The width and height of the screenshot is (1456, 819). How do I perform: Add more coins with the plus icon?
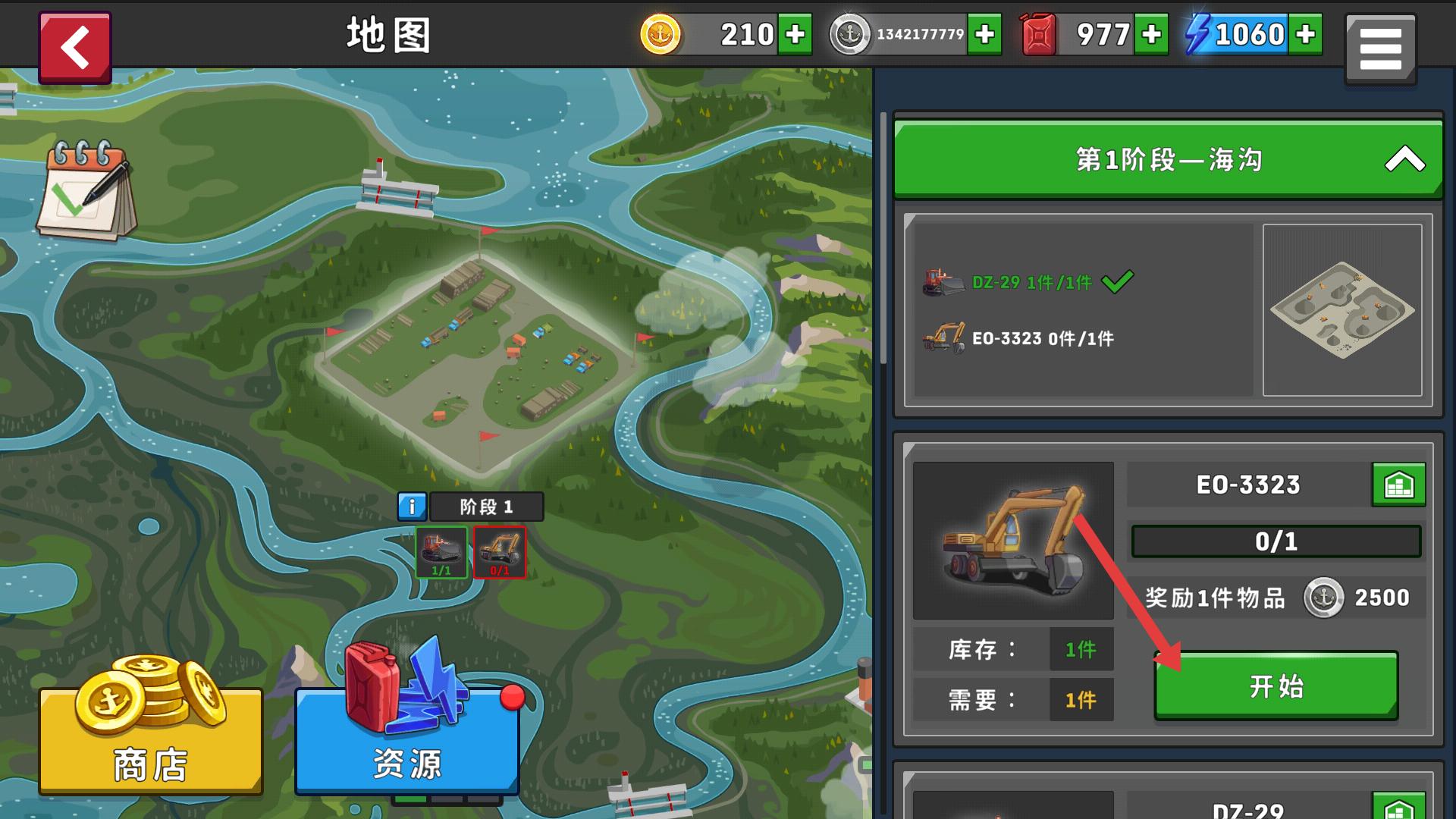point(793,33)
